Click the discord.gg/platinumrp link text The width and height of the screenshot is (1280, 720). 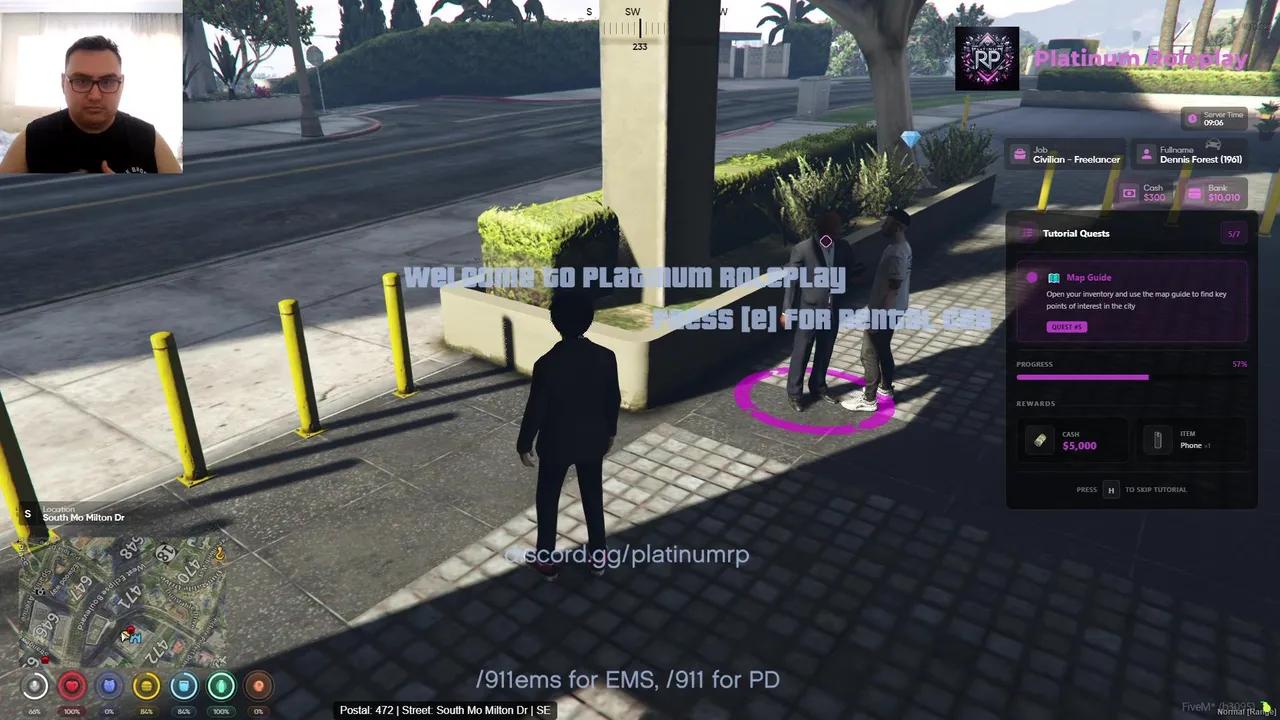(628, 555)
